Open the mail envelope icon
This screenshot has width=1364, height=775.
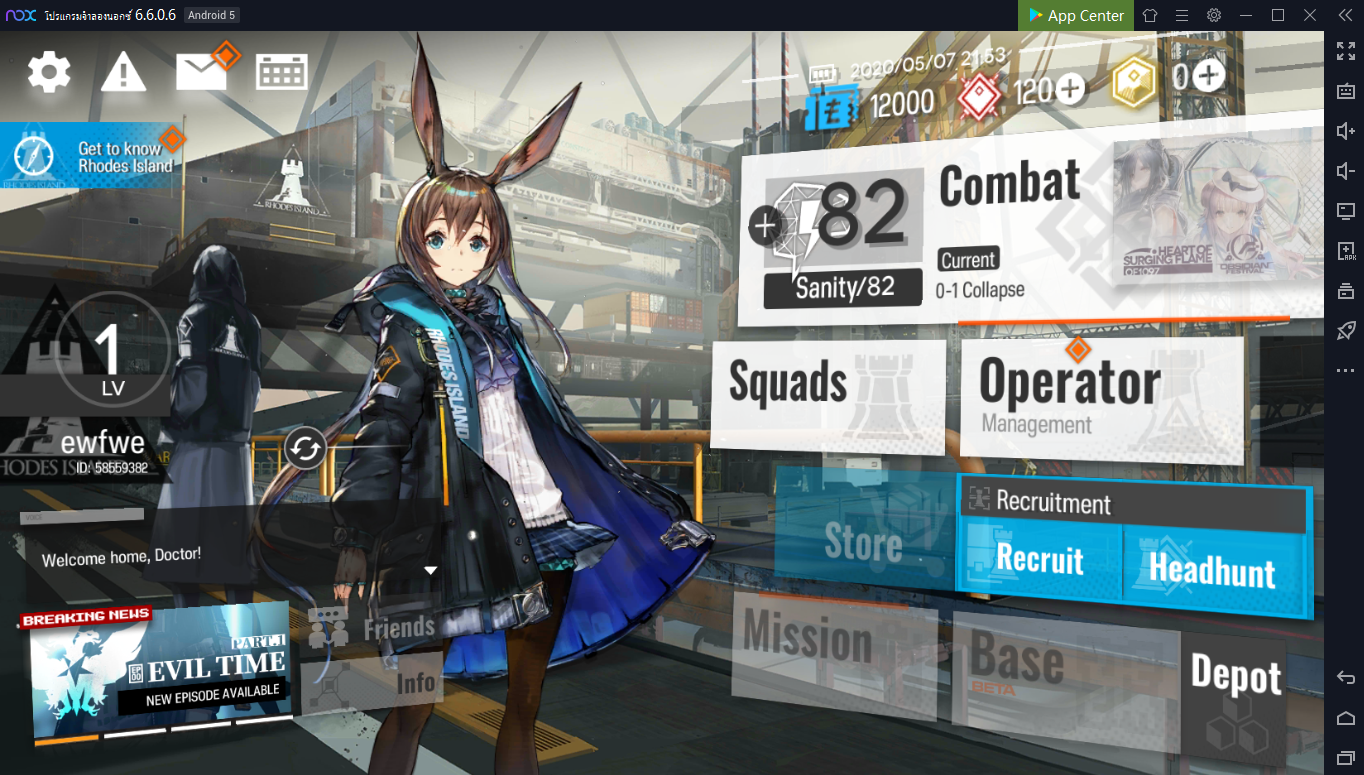pyautogui.click(x=202, y=71)
